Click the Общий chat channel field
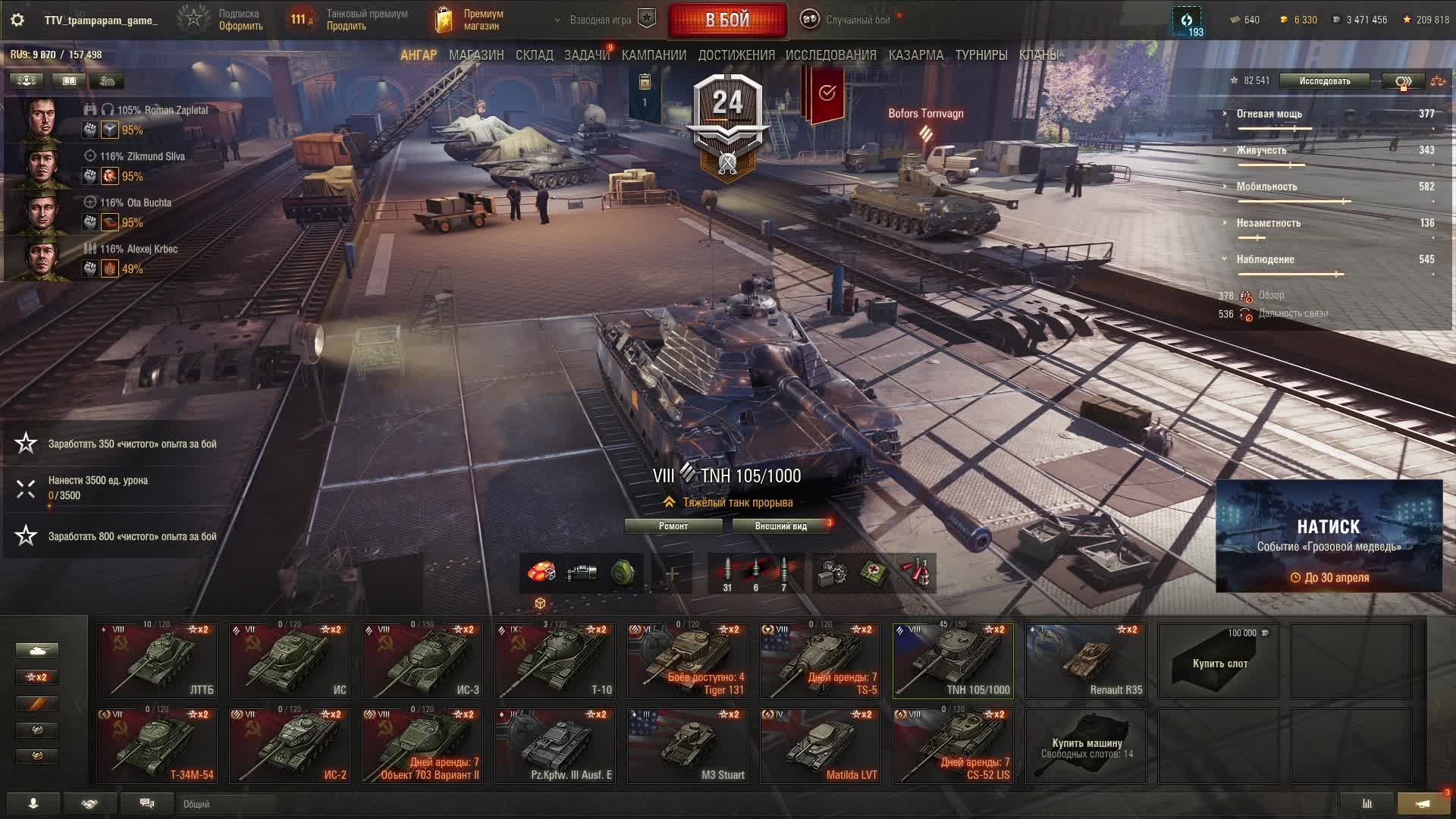Screen dimensions: 1456x819 point(227,804)
